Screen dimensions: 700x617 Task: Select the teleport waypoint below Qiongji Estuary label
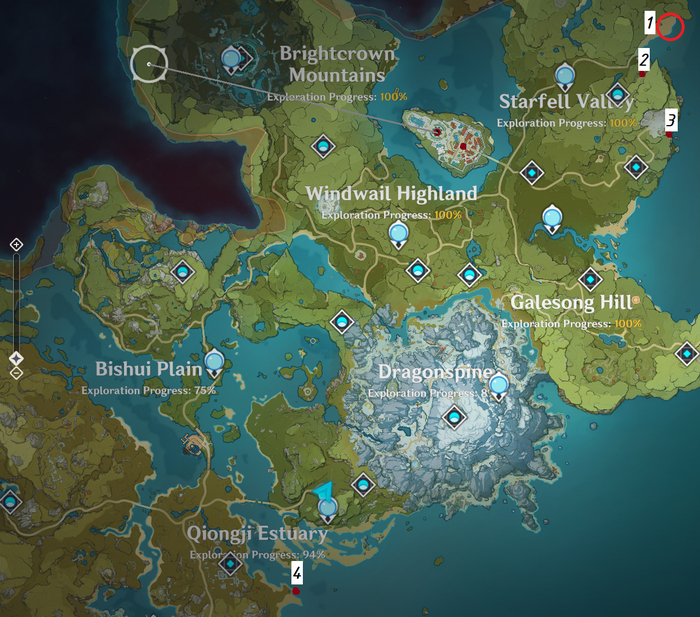(232, 564)
